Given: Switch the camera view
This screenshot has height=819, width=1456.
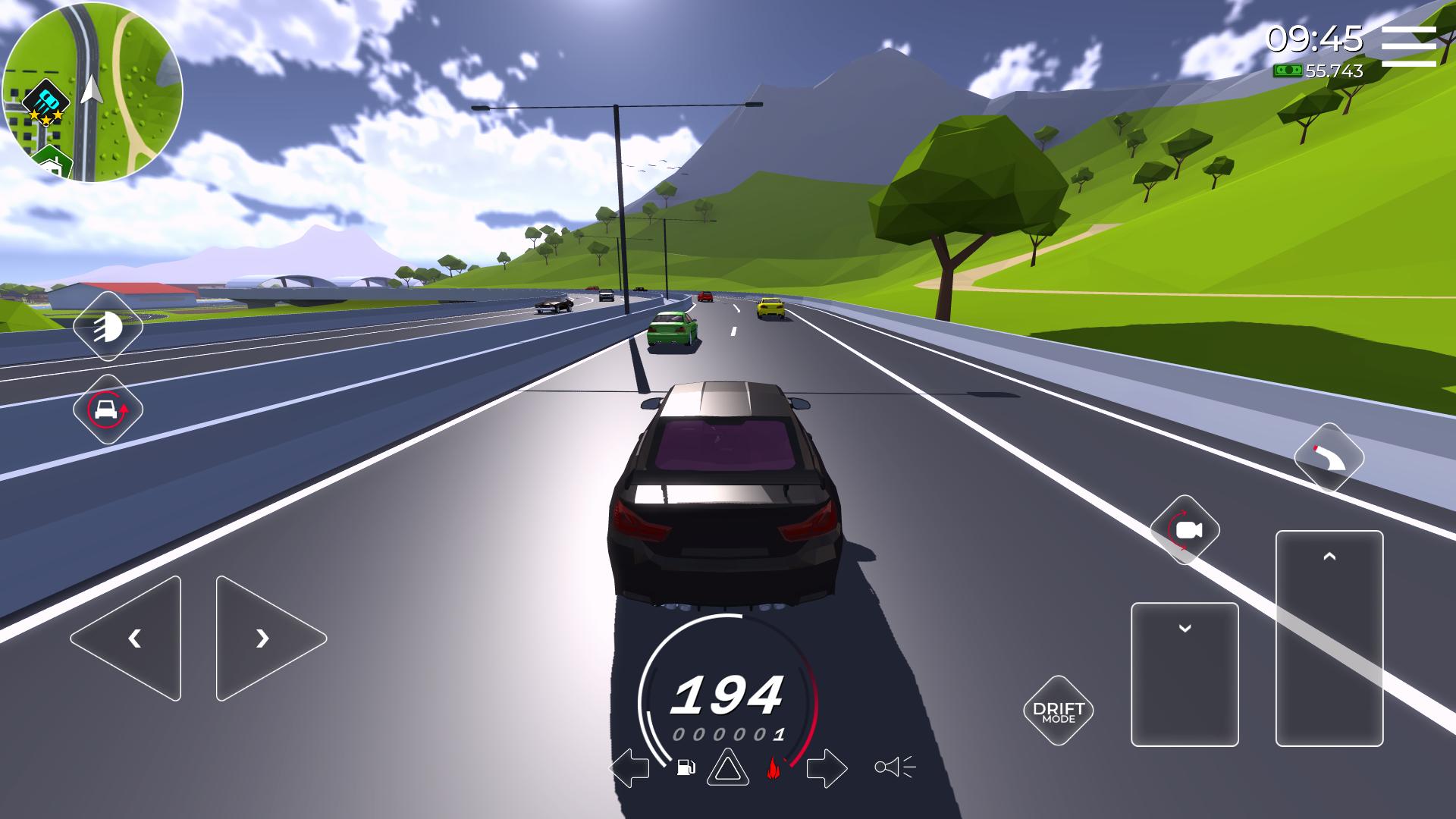Looking at the screenshot, I should tap(1185, 530).
